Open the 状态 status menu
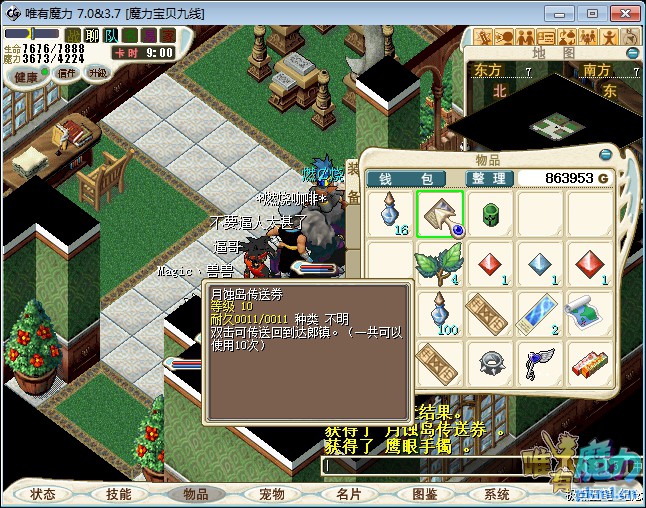 43,494
